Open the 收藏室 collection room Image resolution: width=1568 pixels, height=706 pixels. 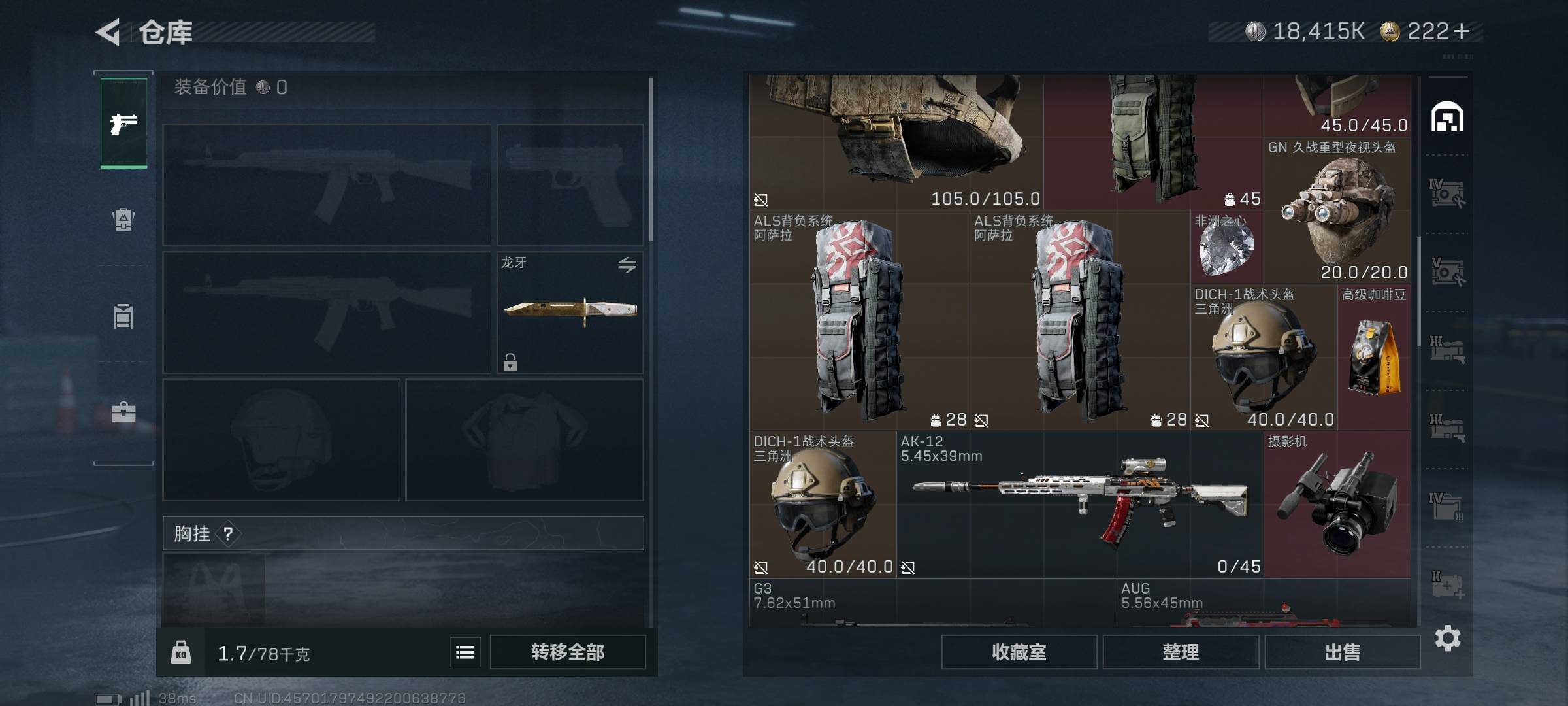coord(1019,652)
